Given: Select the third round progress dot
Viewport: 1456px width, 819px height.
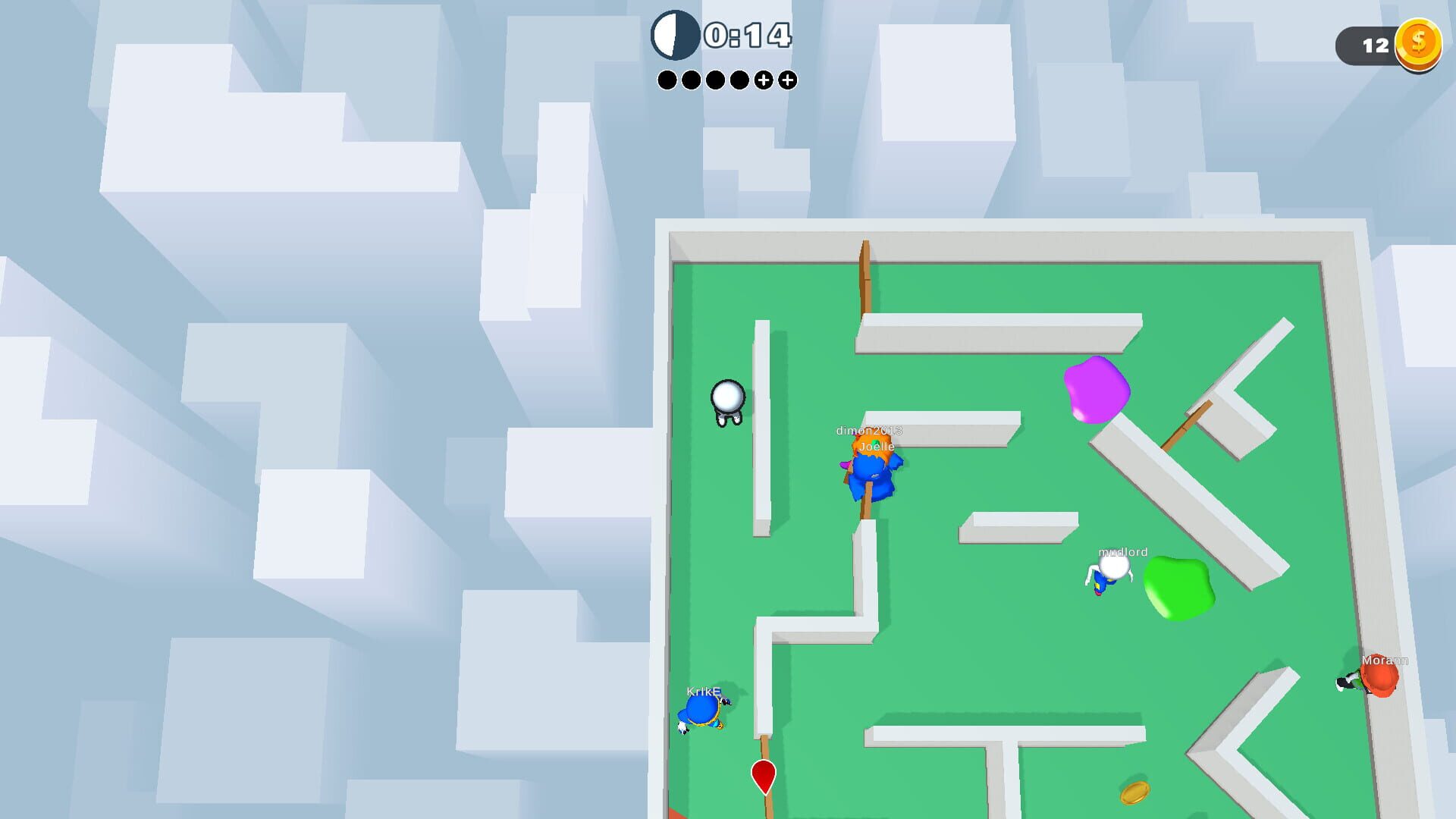Looking at the screenshot, I should [x=716, y=78].
